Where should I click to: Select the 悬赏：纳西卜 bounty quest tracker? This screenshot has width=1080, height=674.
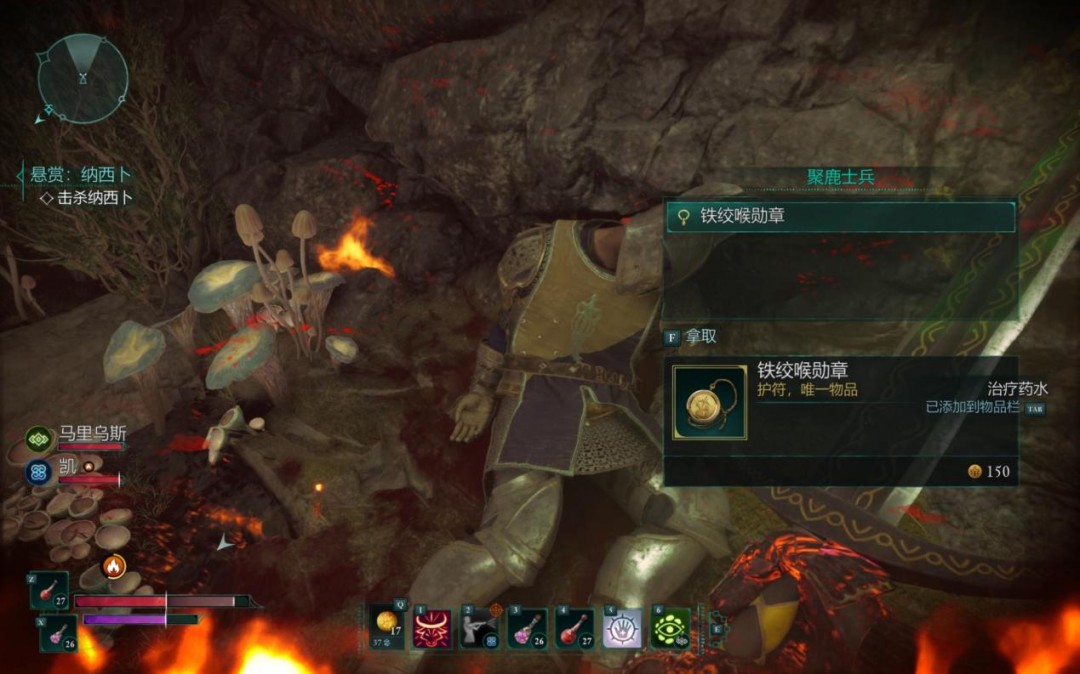click(80, 175)
